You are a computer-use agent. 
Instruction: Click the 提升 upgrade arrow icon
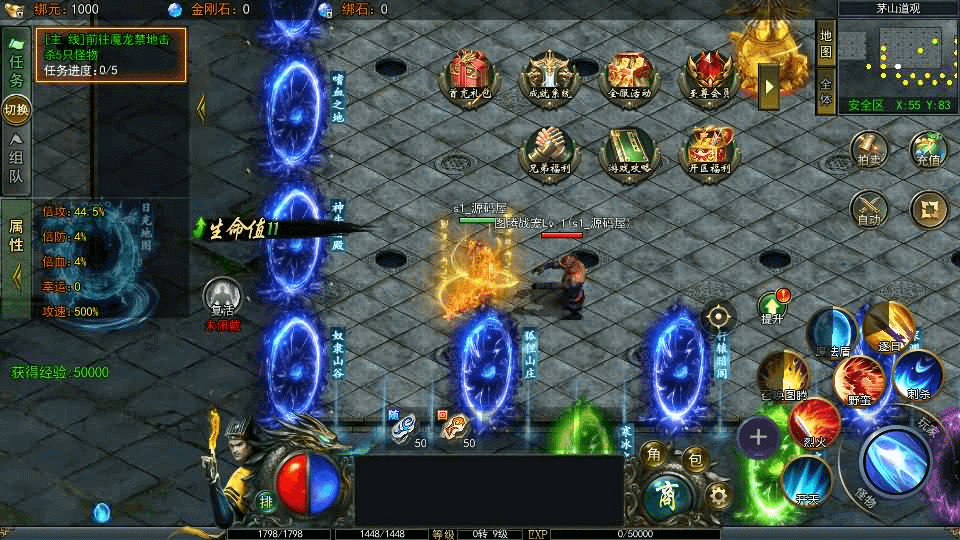772,305
